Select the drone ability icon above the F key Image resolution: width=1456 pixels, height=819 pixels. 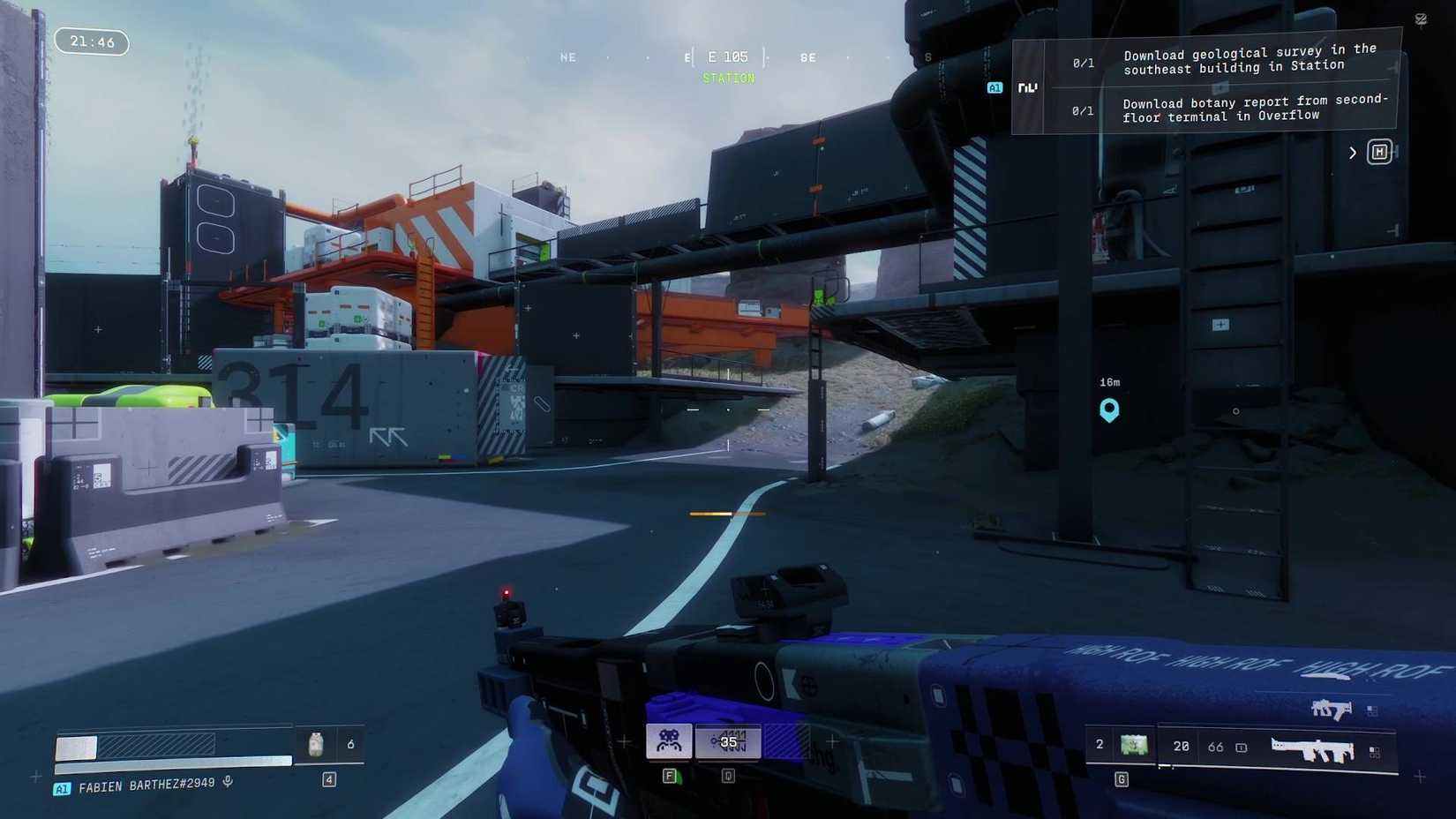click(x=671, y=743)
